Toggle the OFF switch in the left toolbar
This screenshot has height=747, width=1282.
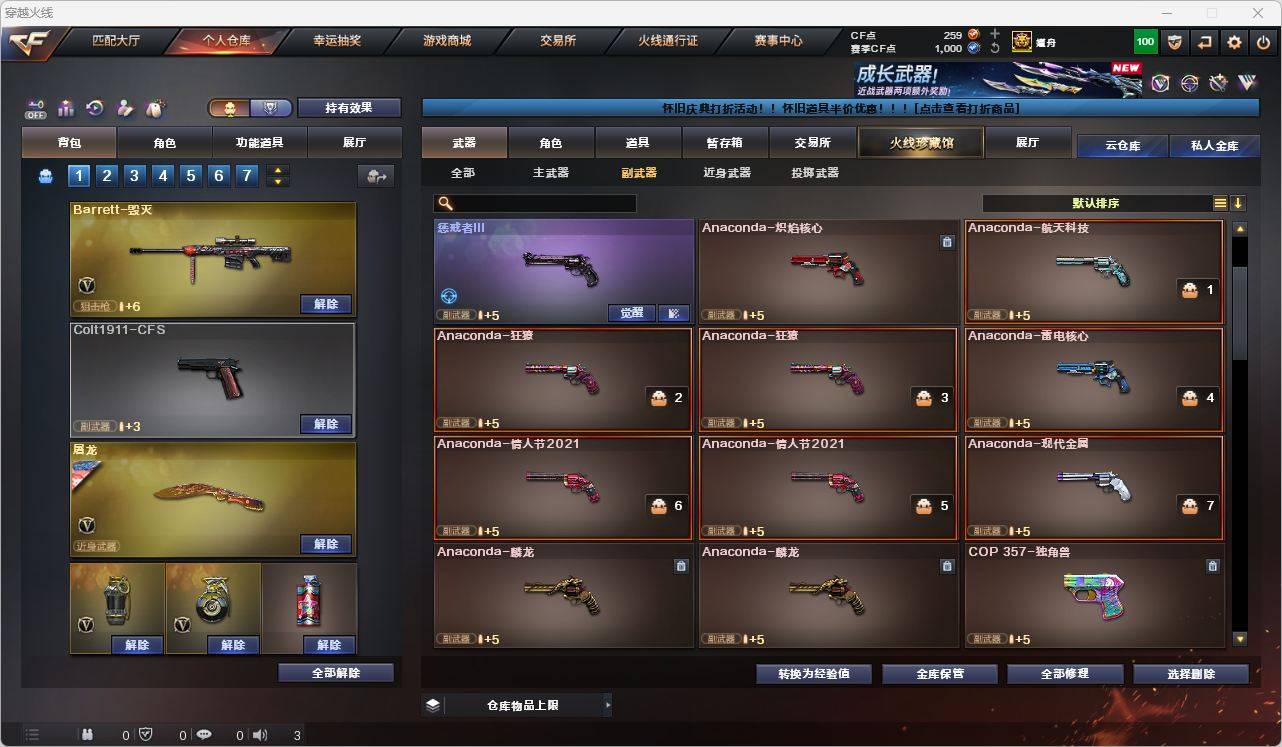36,111
